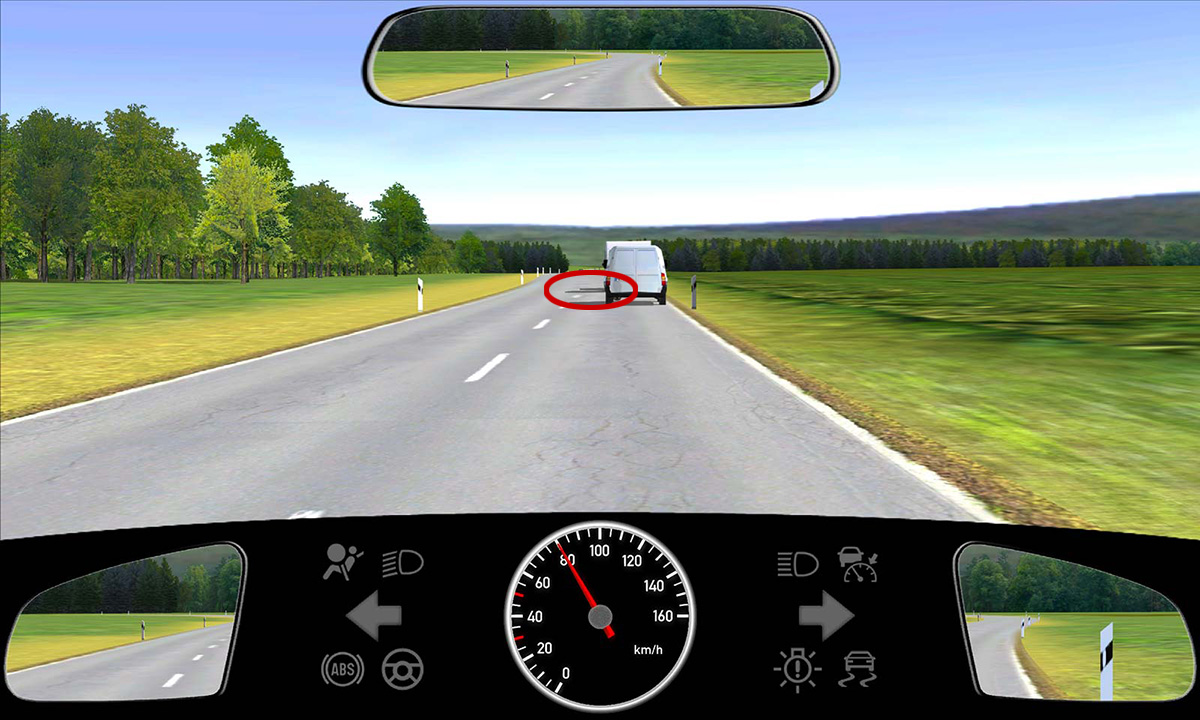Select the ABS warning light
Viewport: 1200px width, 720px height.
point(339,668)
